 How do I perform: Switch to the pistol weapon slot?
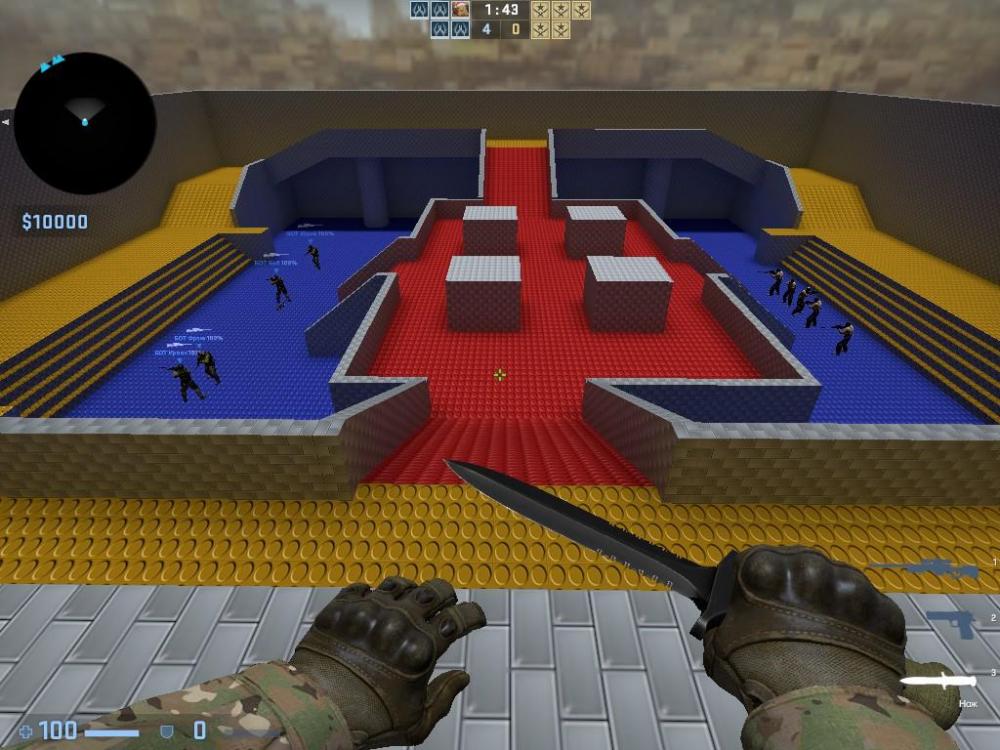[950, 624]
